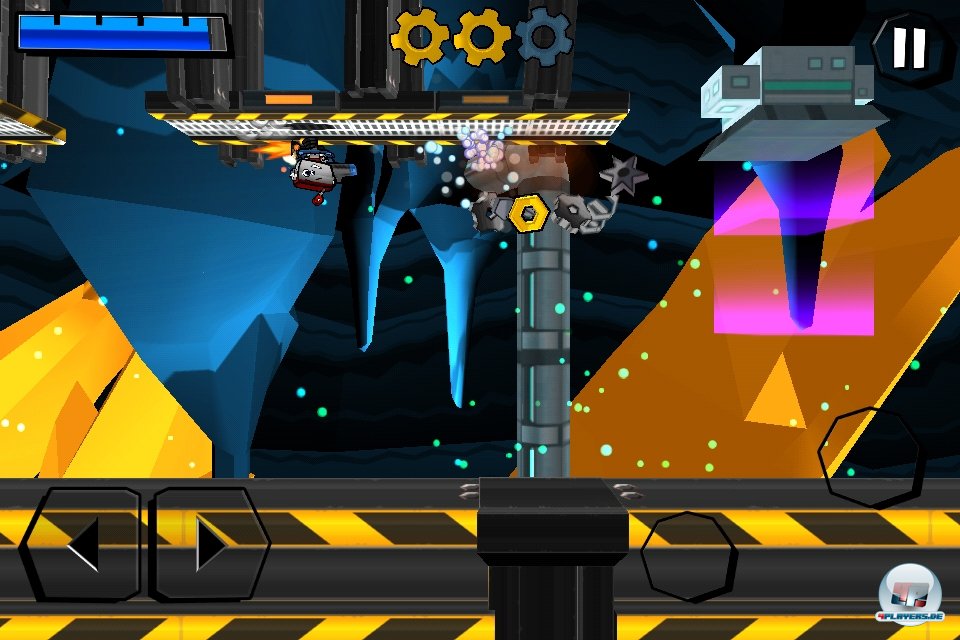Tap the move right arrow button
Screen dimensions: 960x640
pos(210,545)
